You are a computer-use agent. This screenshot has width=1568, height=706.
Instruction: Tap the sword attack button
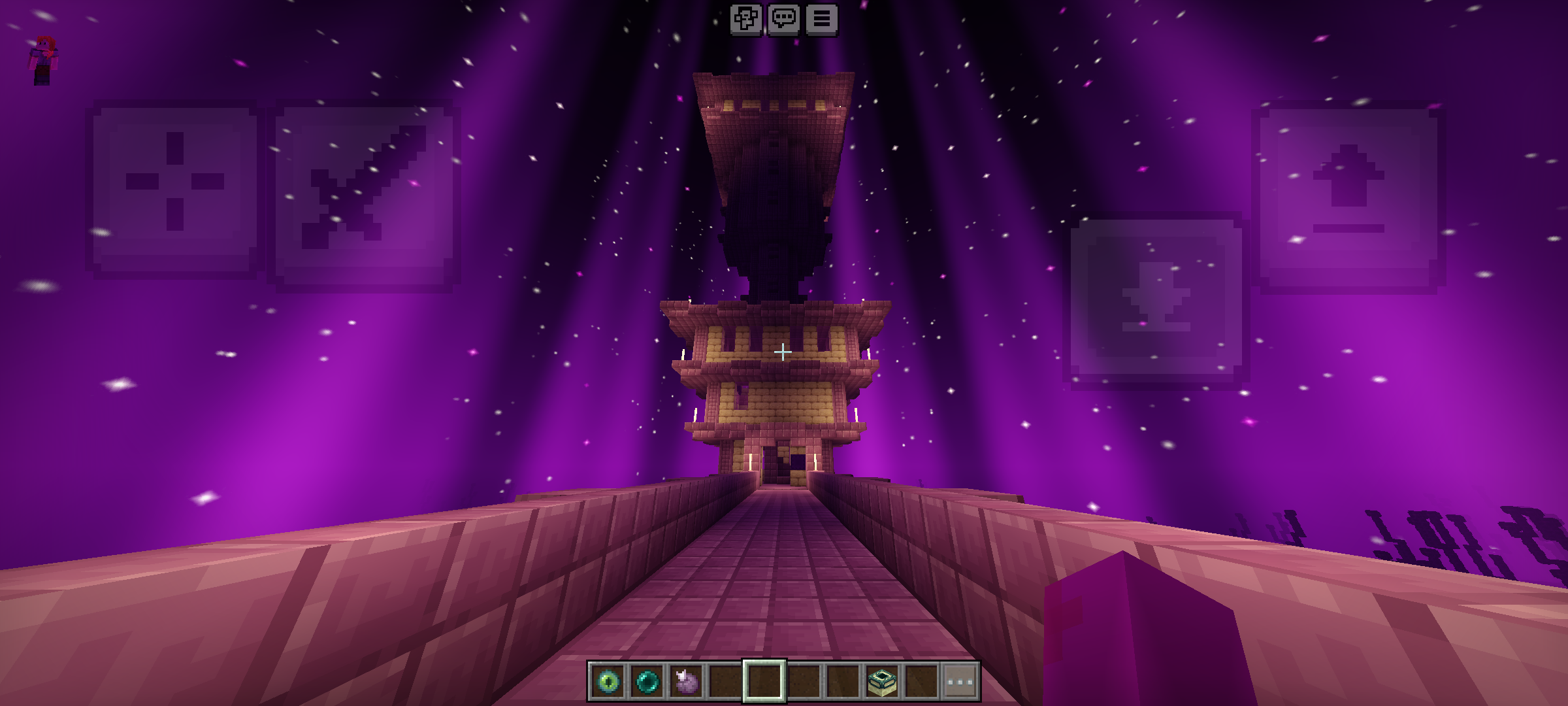(x=364, y=194)
